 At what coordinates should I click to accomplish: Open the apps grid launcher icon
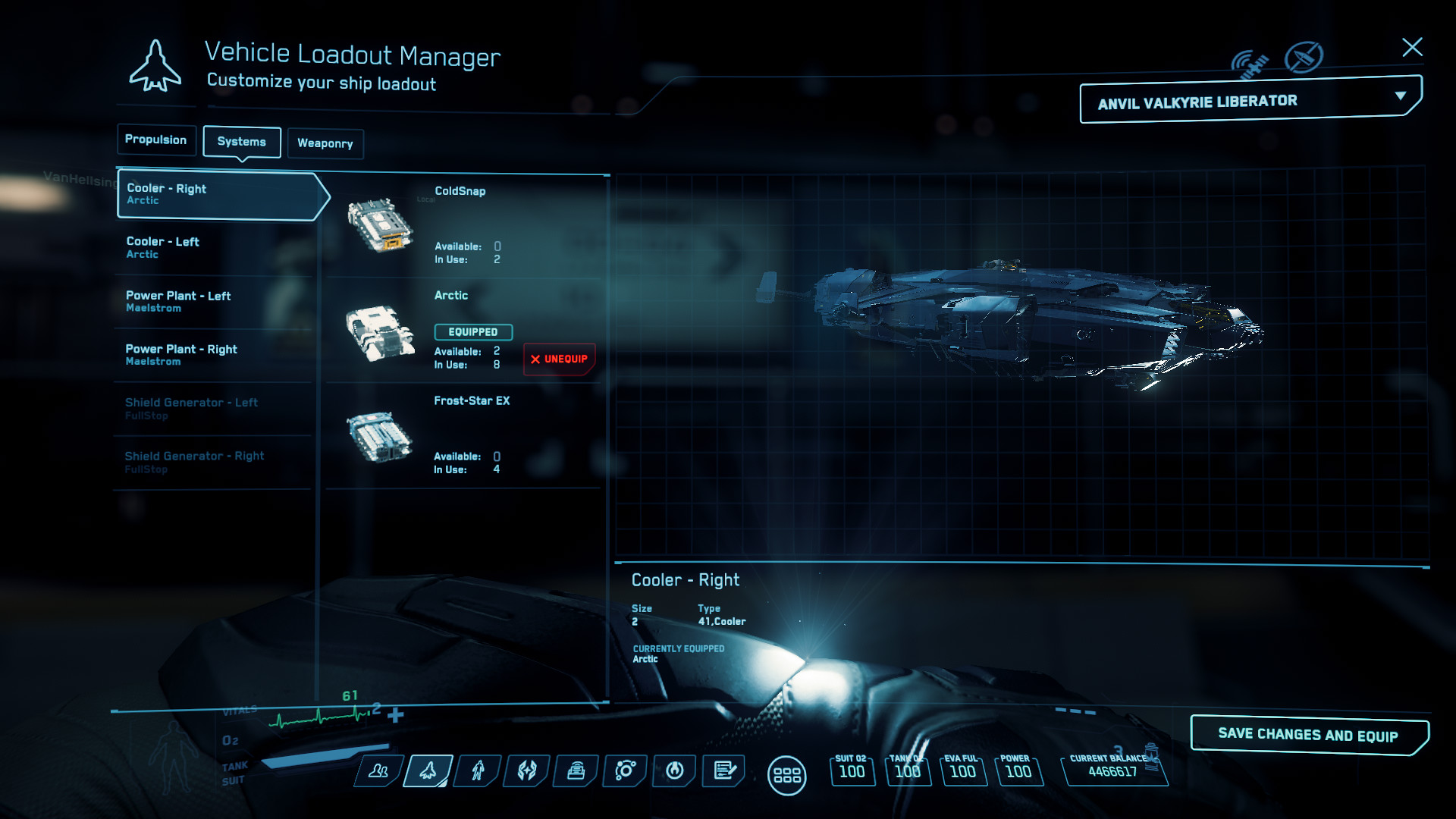[x=789, y=773]
